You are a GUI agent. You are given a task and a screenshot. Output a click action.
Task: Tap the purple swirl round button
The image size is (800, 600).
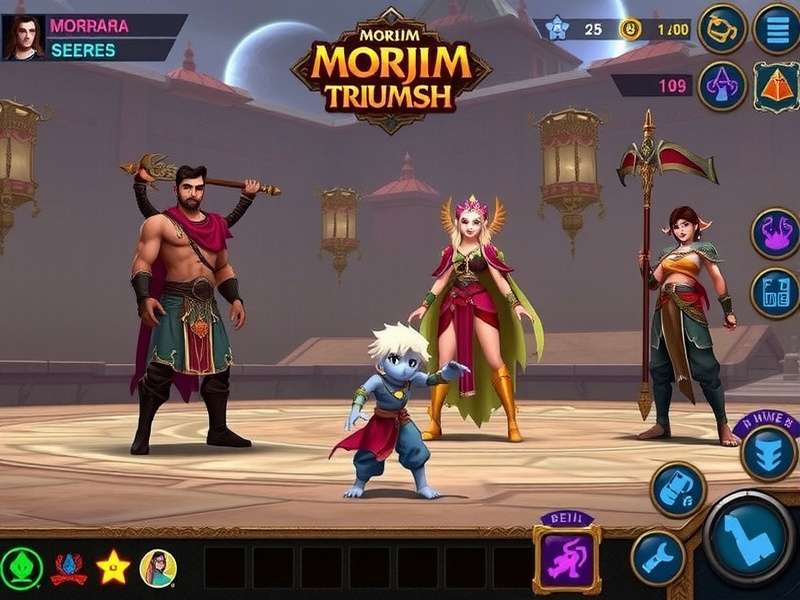[x=775, y=233]
